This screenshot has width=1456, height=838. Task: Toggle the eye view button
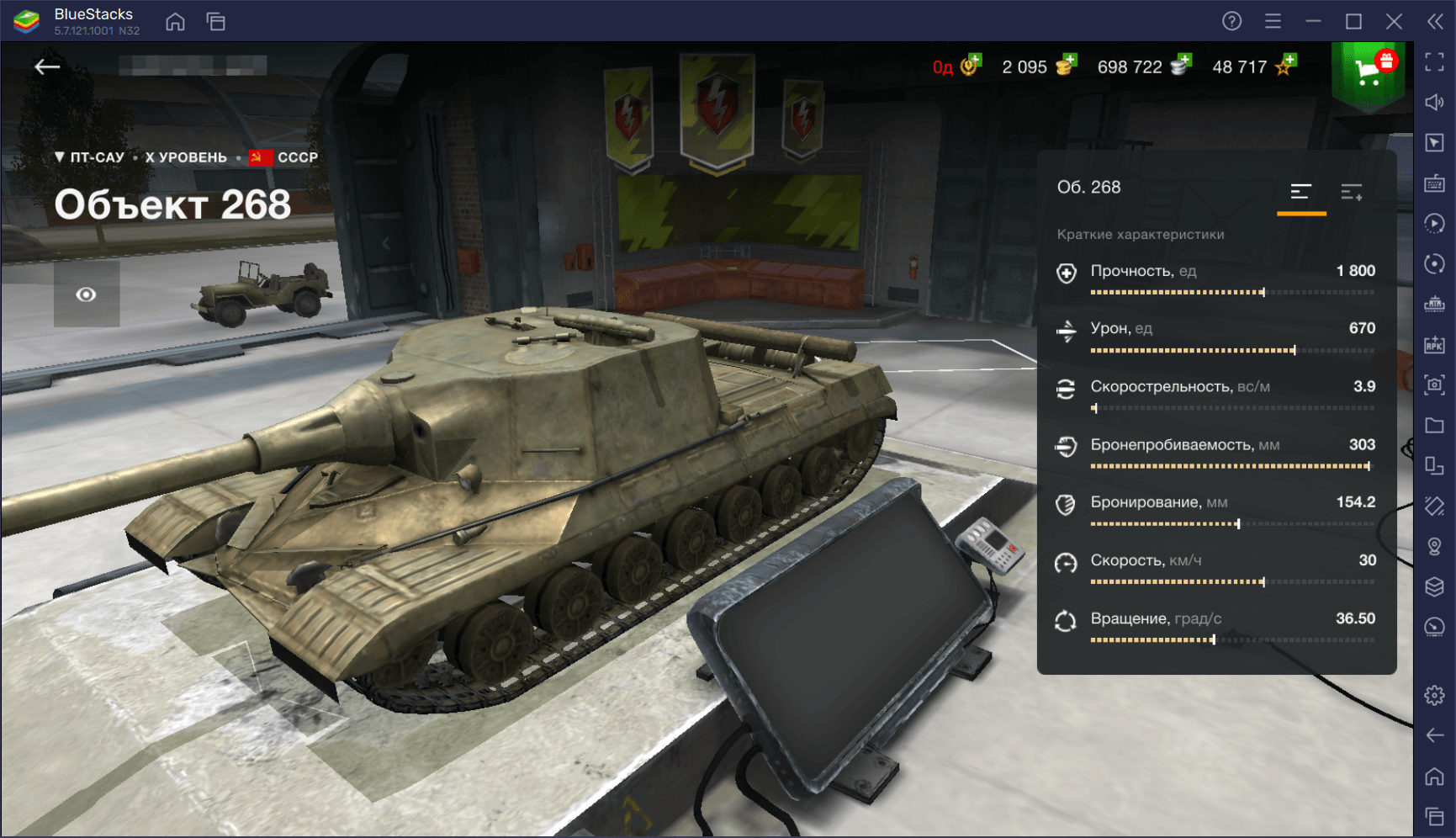tap(86, 294)
